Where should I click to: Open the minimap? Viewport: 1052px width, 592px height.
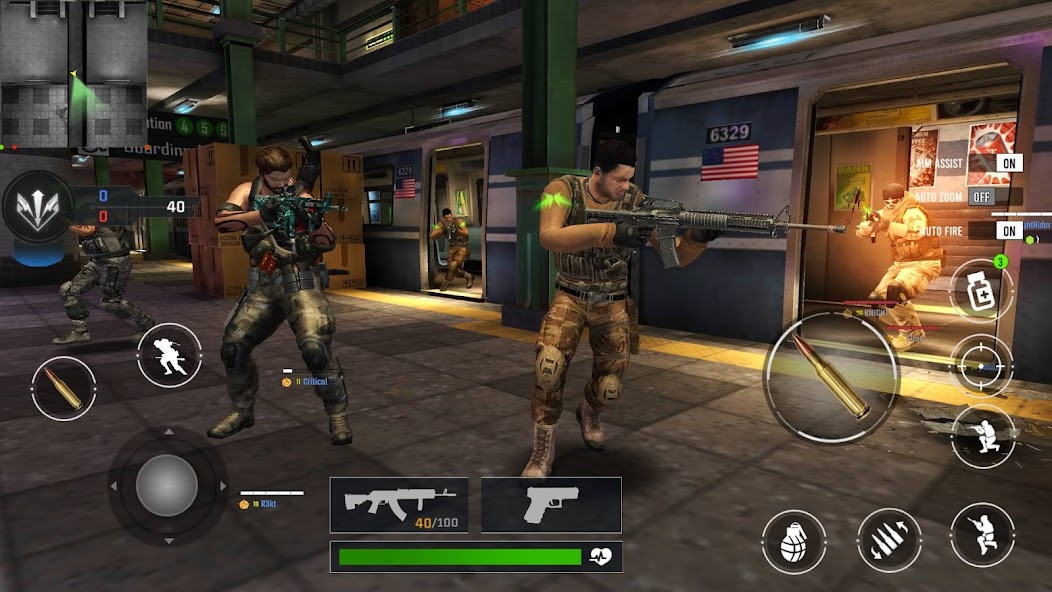(x=74, y=74)
